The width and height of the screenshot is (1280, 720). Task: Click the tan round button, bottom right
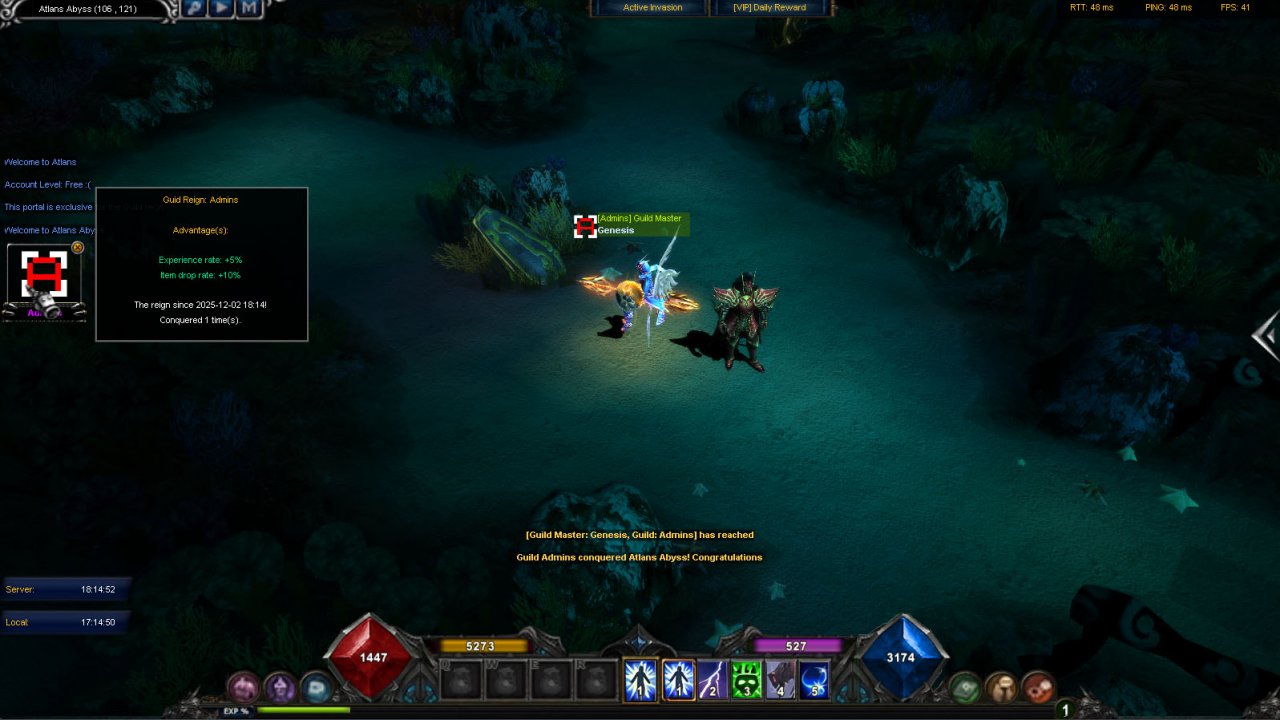1001,687
